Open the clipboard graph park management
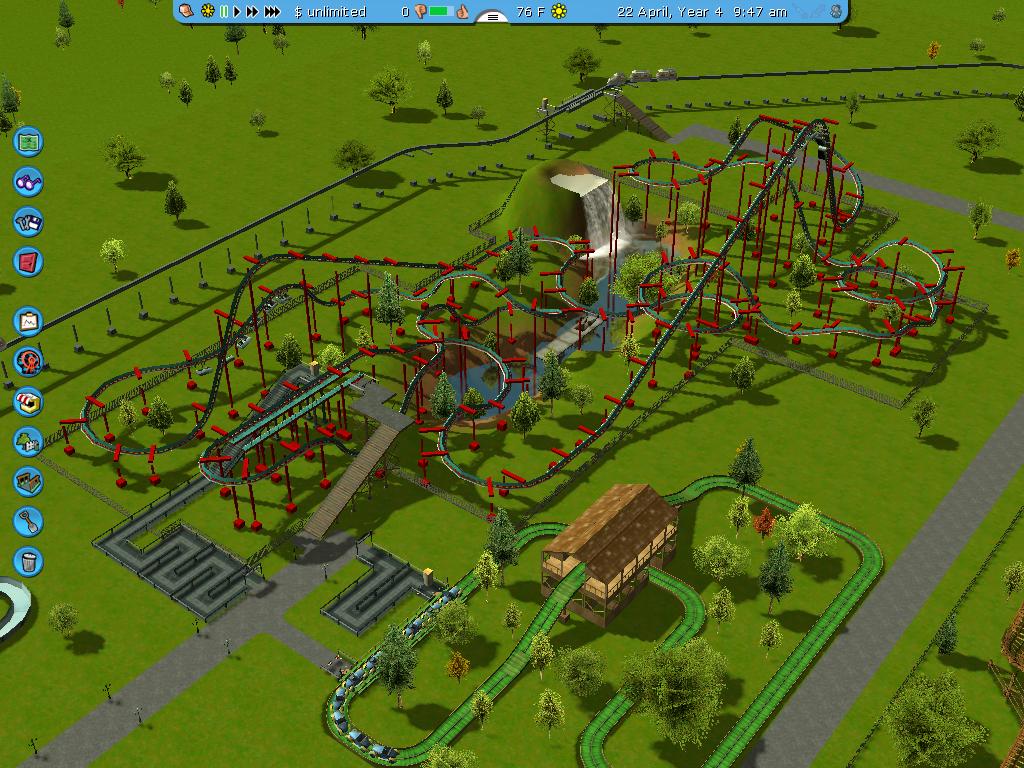This screenshot has width=1024, height=768. click(28, 322)
